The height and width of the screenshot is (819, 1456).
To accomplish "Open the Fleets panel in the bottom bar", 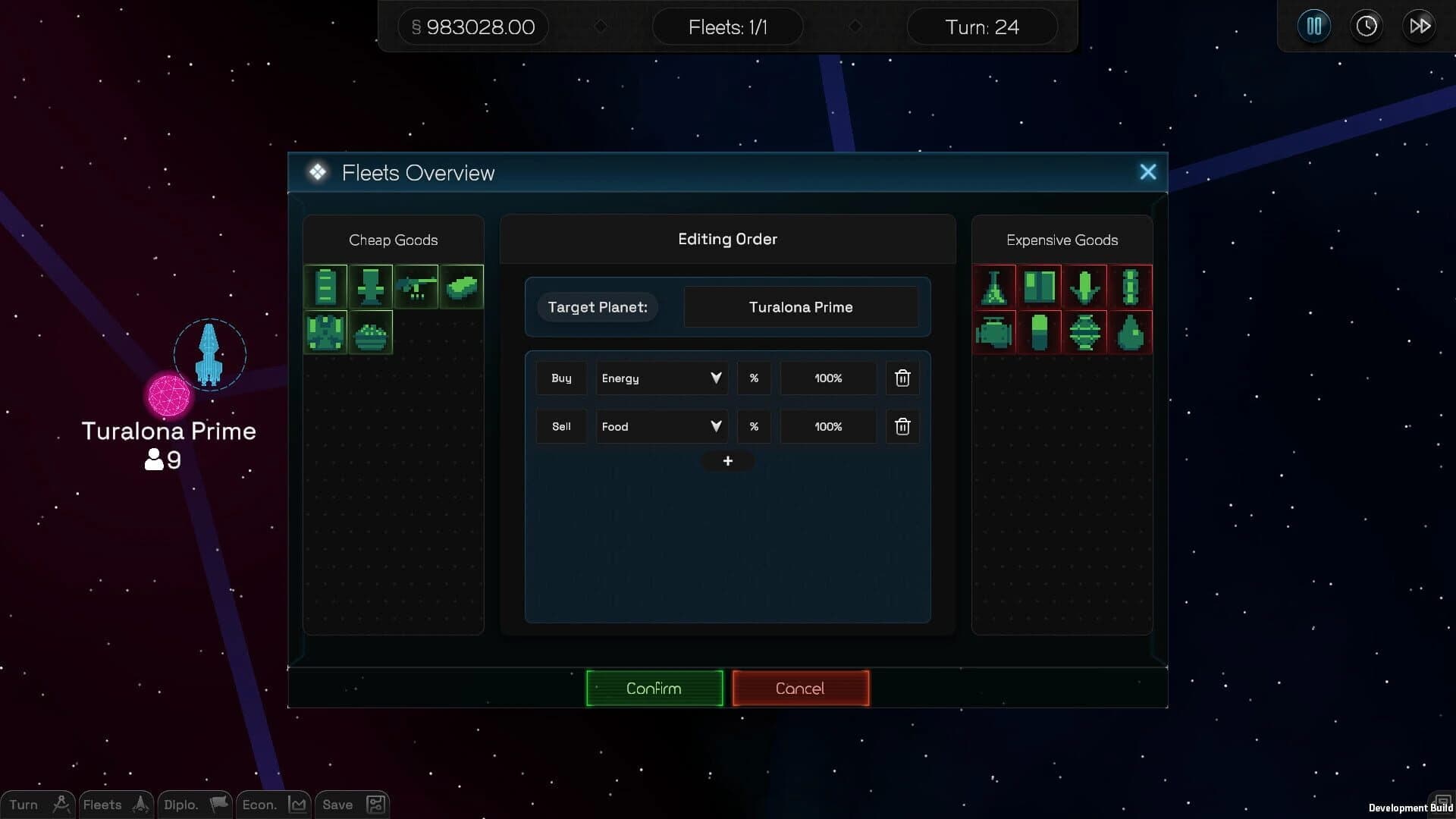I will click(x=115, y=805).
